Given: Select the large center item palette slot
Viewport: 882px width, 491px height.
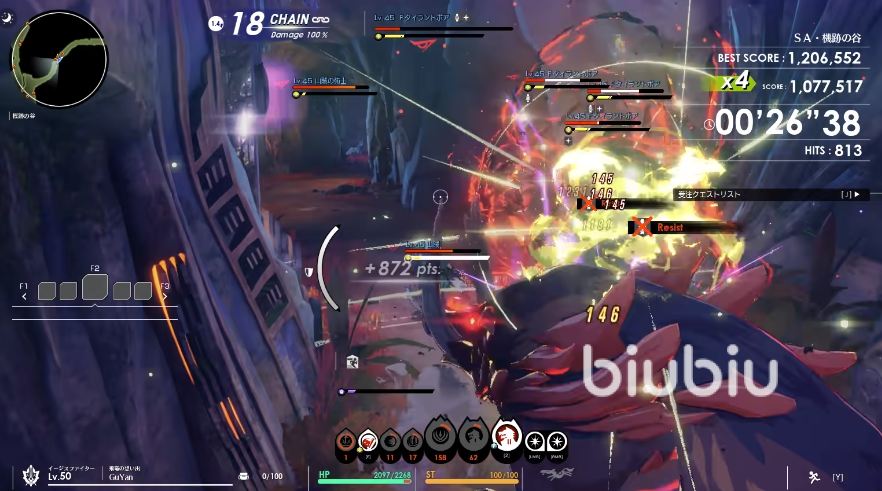Looking at the screenshot, I should coord(95,289).
